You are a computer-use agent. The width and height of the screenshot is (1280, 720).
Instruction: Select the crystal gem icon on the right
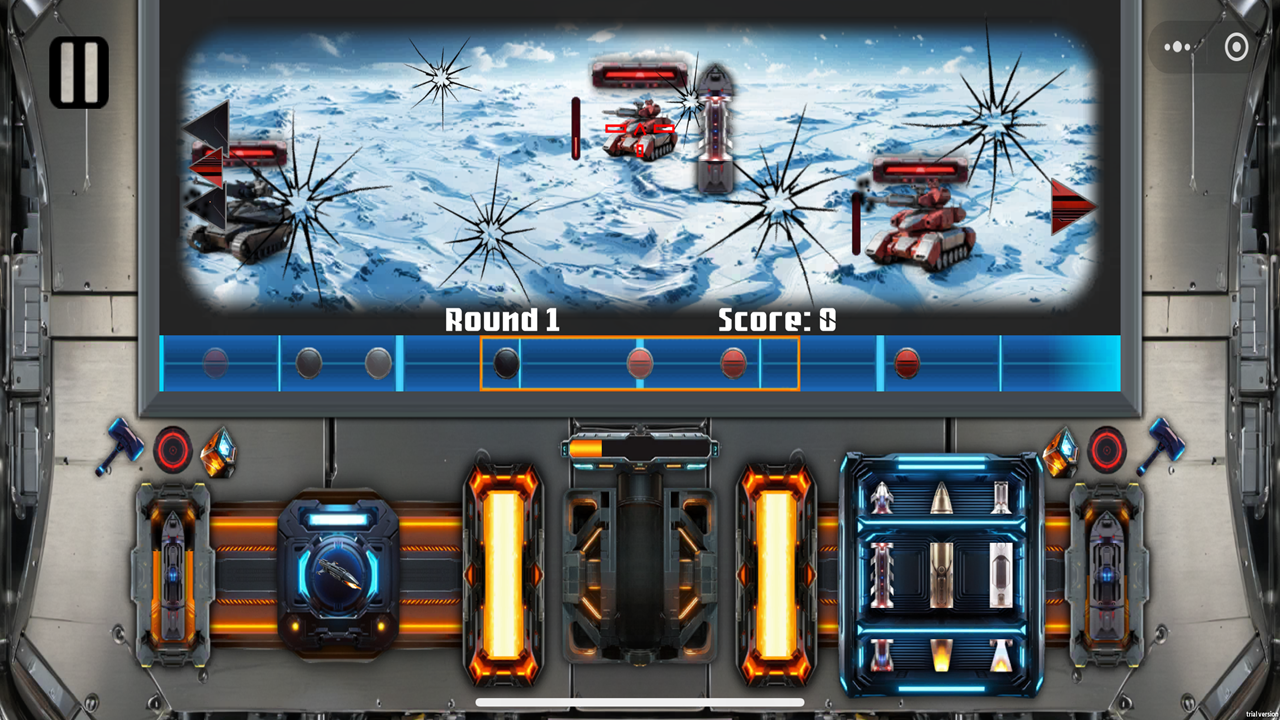1062,450
